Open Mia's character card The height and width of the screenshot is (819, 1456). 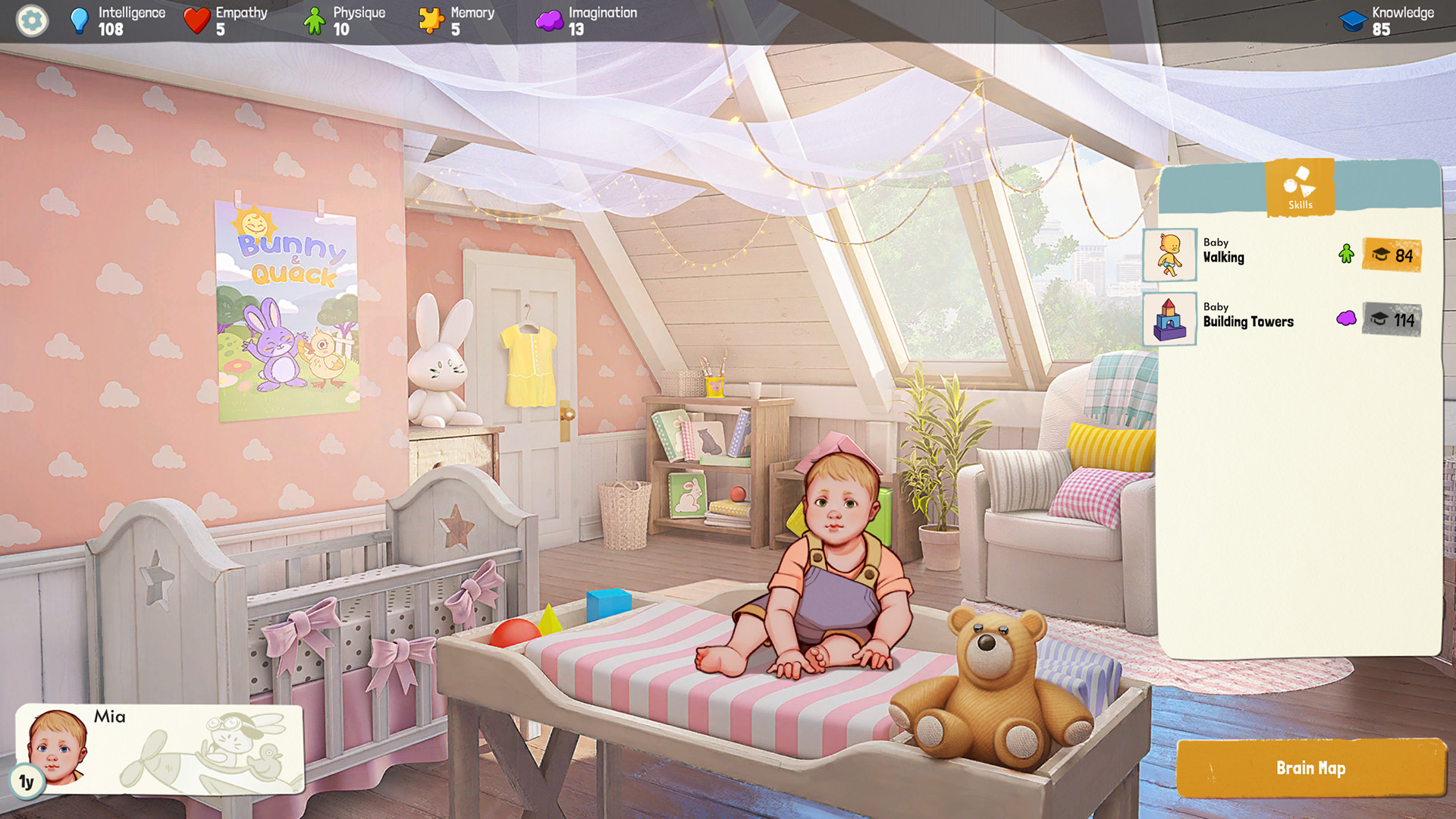159,749
